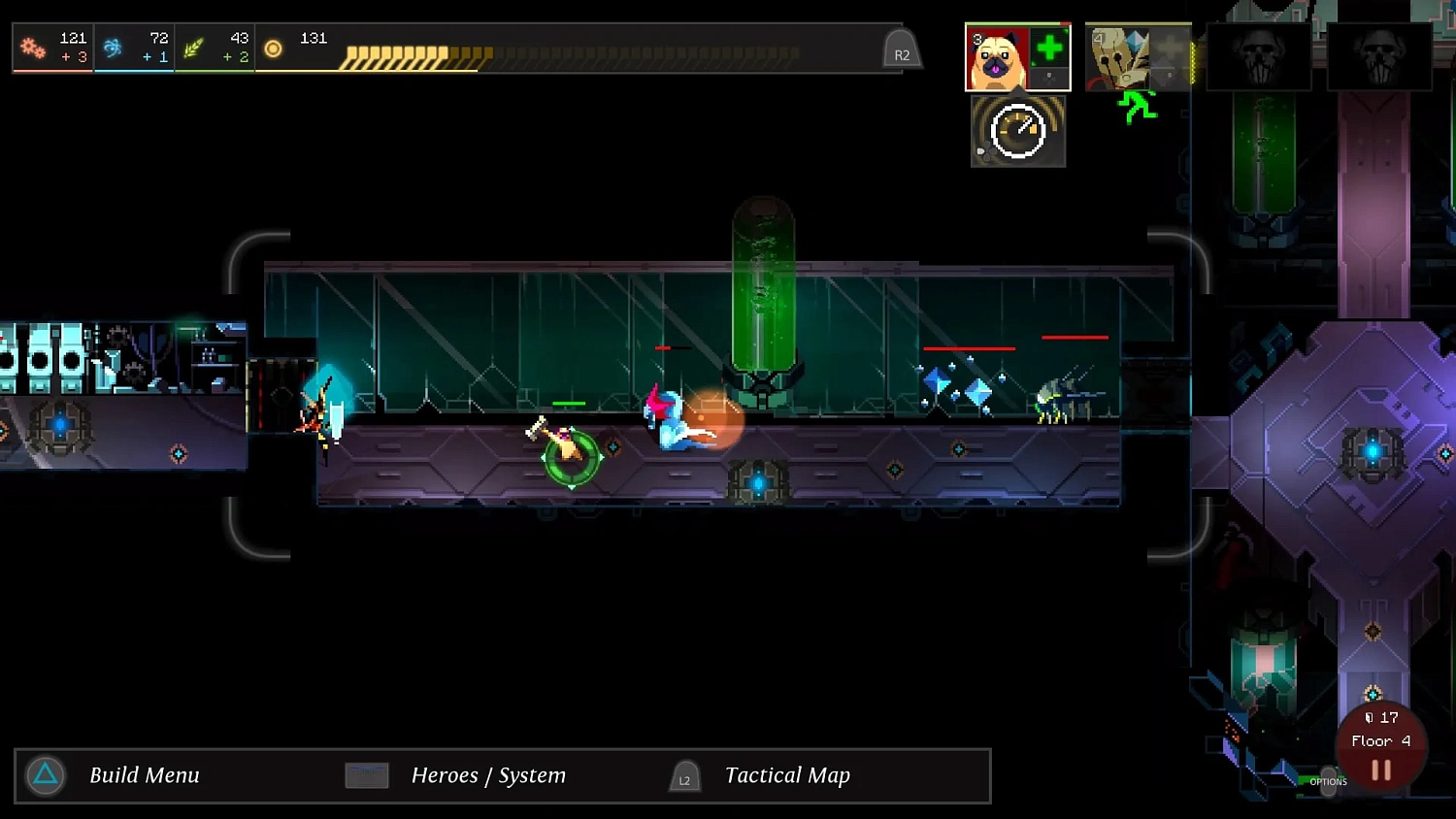Screen dimensions: 1456x819
Task: Click the door icon next to the 17 counter
Action: point(1370,718)
